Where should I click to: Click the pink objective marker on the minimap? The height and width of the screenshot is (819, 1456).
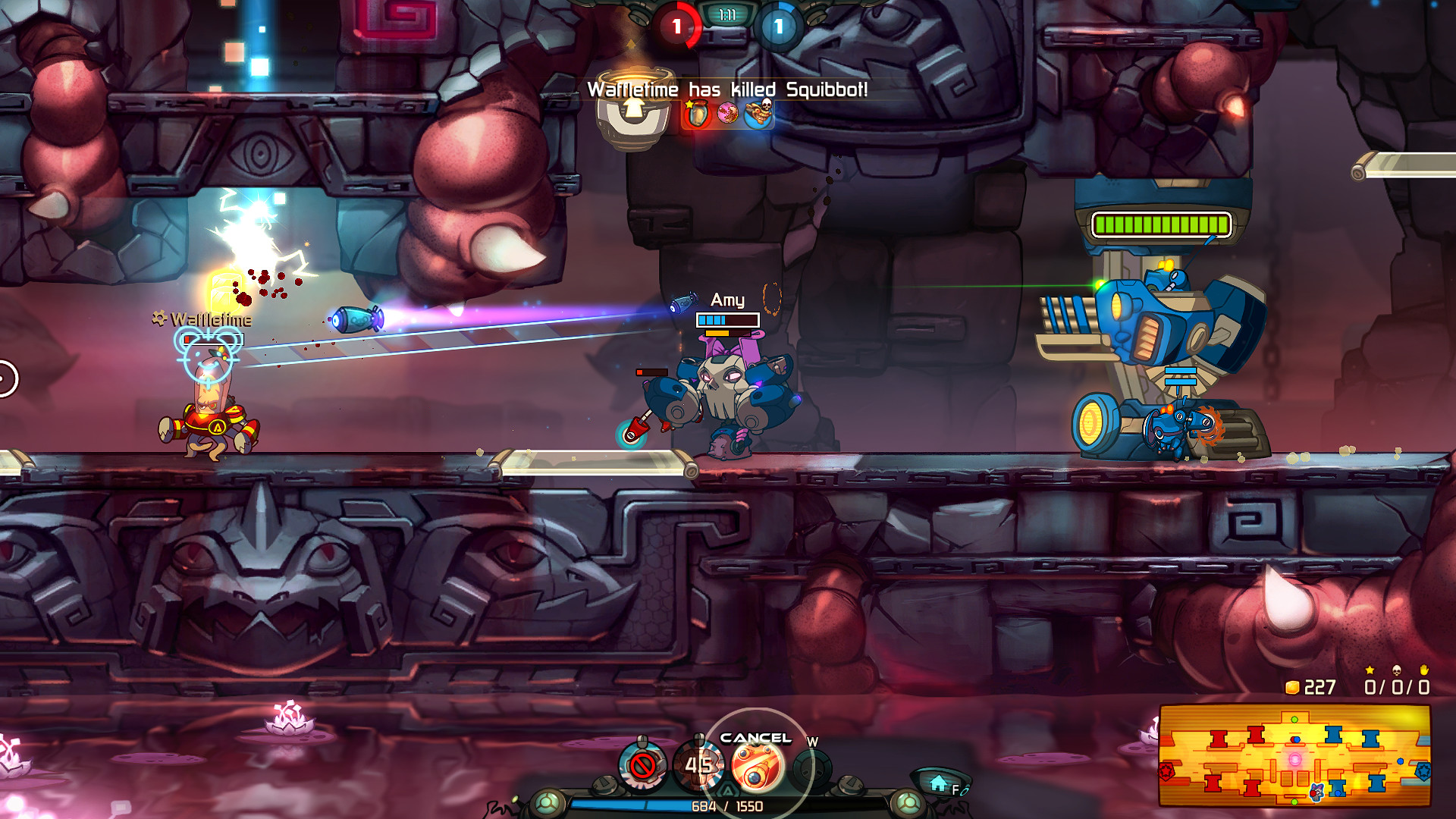pyautogui.click(x=1294, y=759)
